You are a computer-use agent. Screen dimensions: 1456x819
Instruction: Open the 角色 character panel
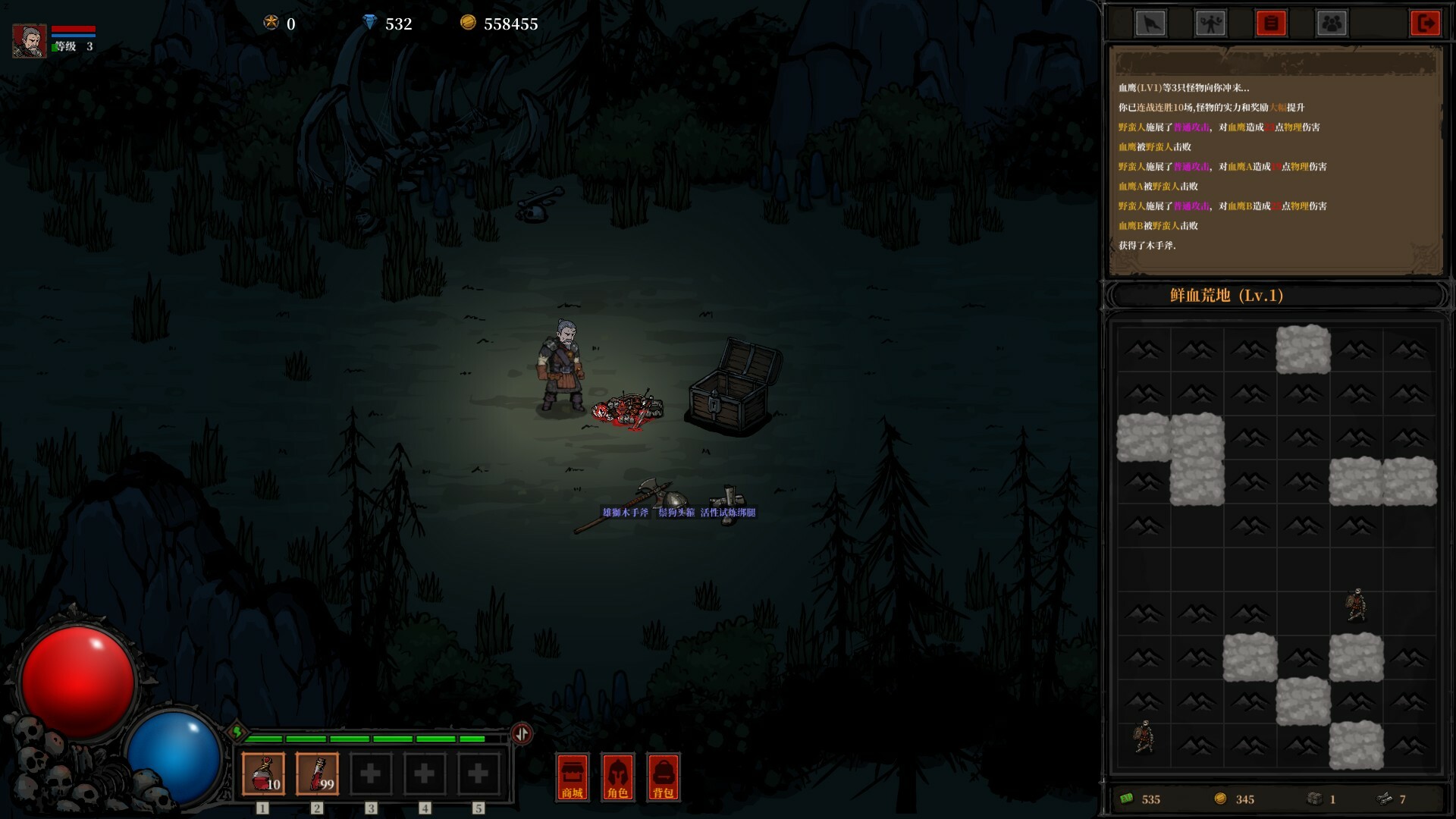point(617,777)
